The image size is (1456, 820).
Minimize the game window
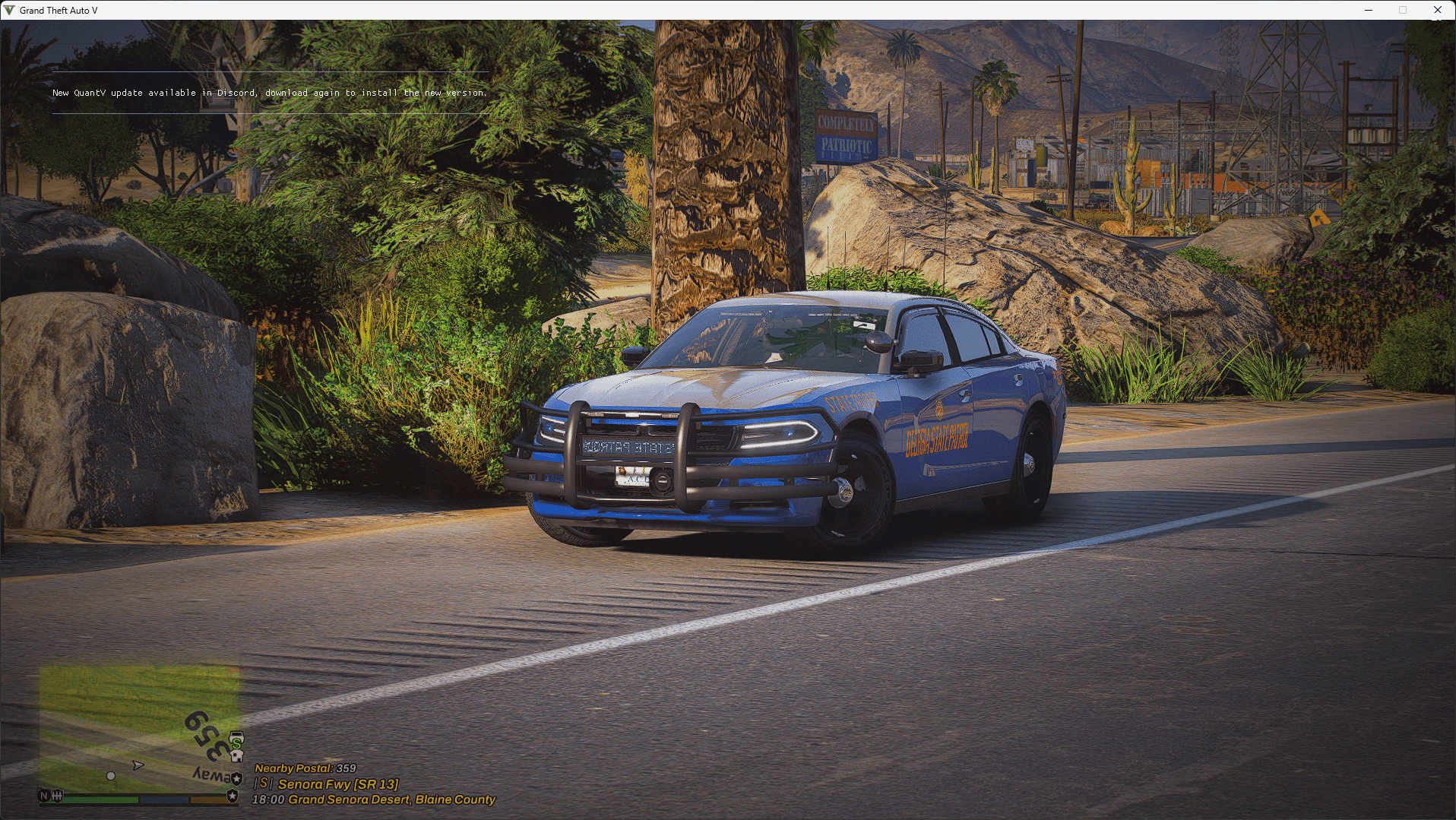point(1369,10)
